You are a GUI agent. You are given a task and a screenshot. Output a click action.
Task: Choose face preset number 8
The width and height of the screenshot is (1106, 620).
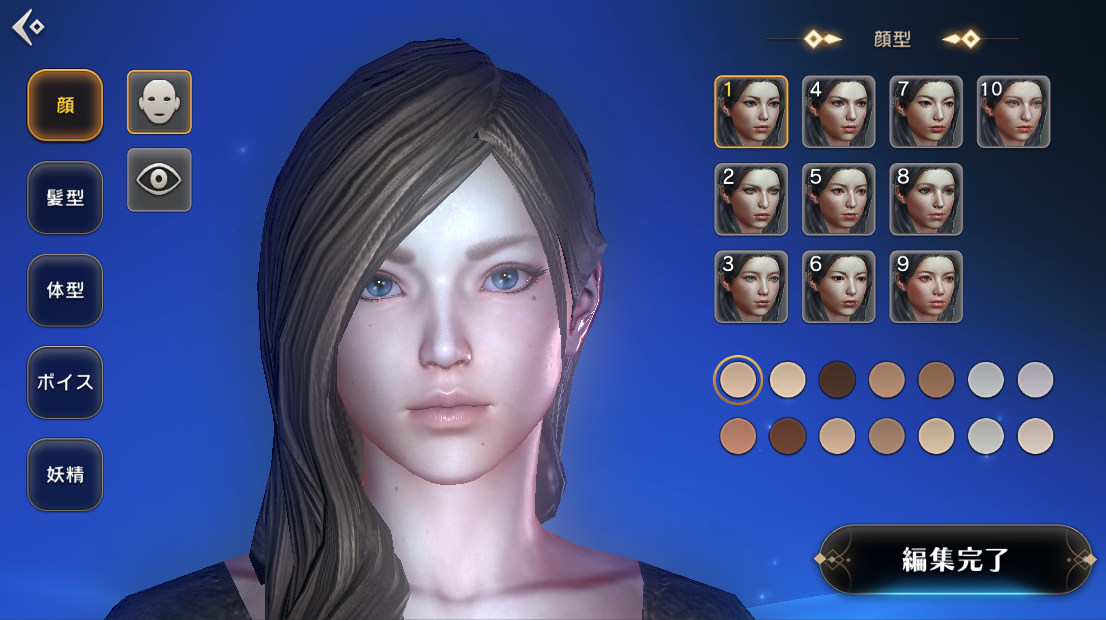pyautogui.click(x=926, y=199)
